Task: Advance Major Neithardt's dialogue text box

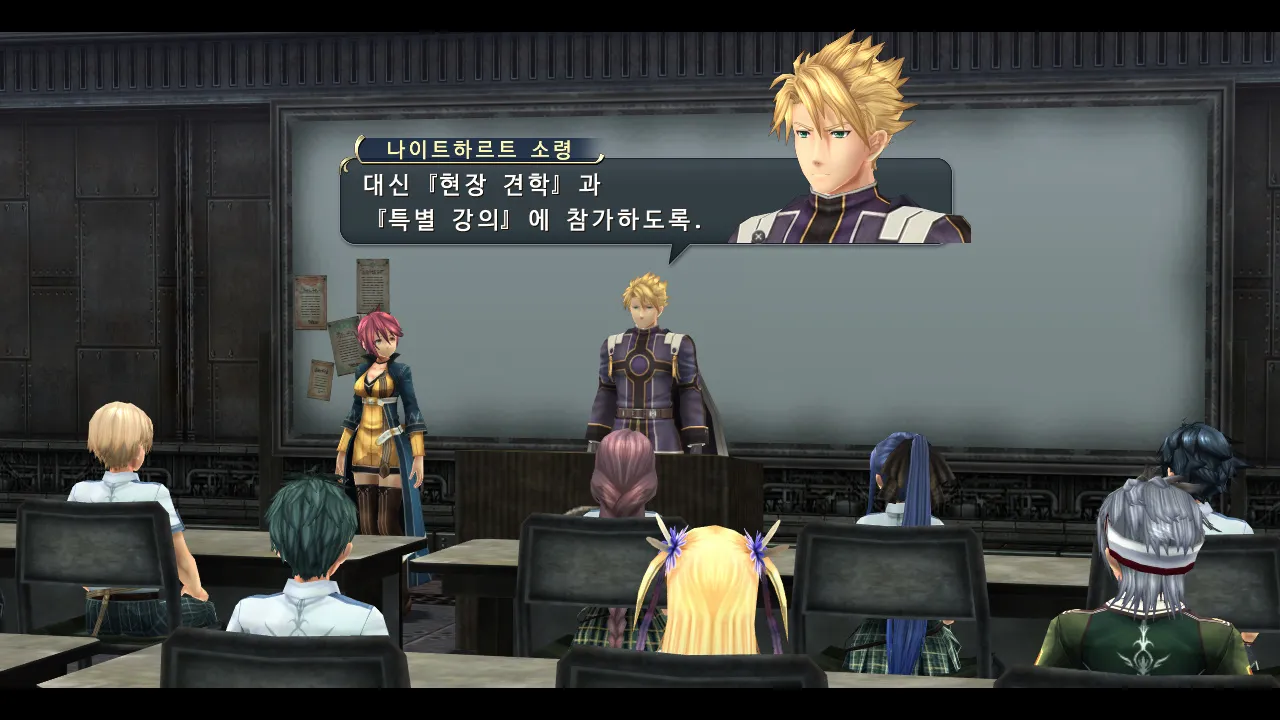Action: [540, 202]
